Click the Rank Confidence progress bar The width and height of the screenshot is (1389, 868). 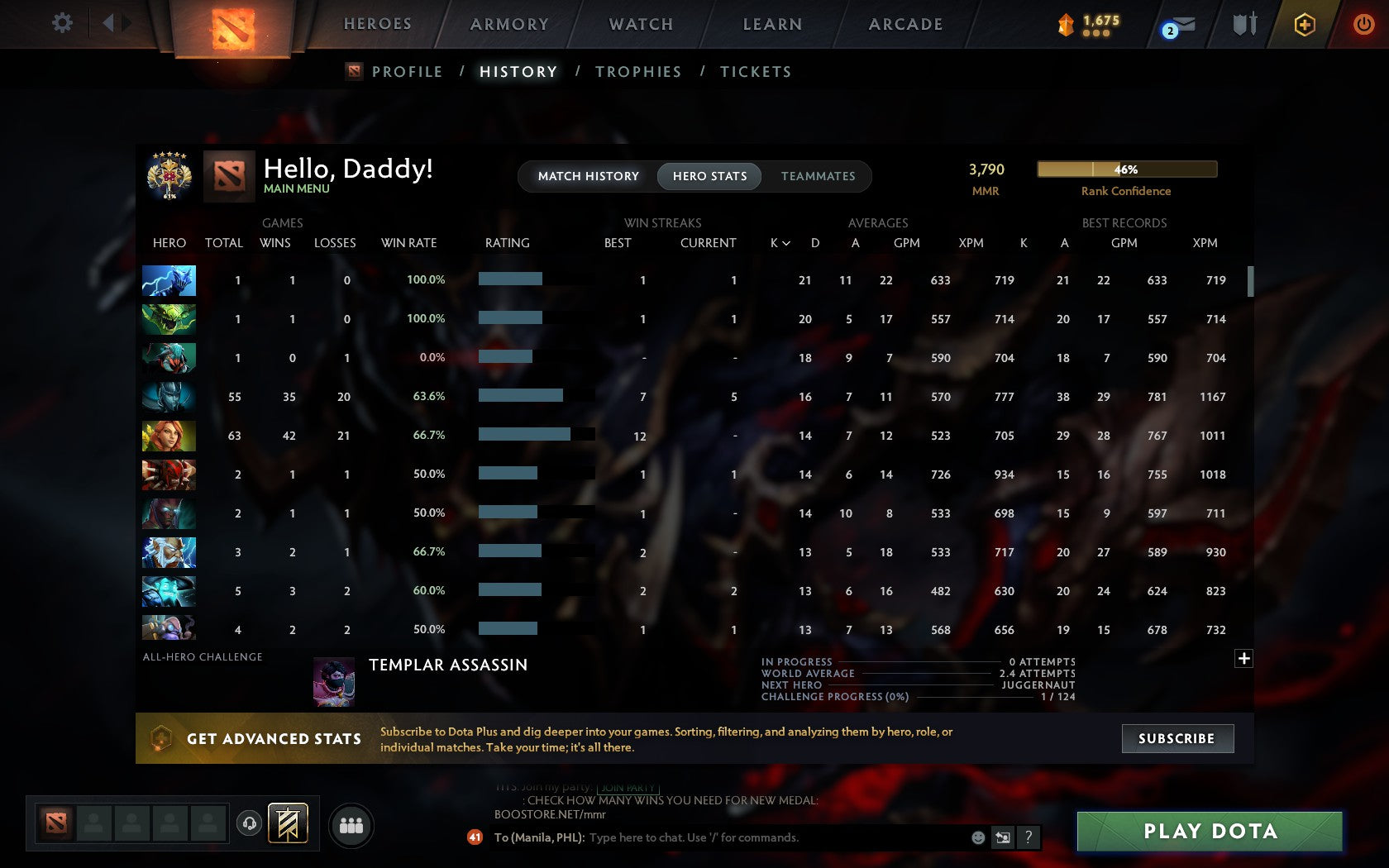coord(1126,169)
